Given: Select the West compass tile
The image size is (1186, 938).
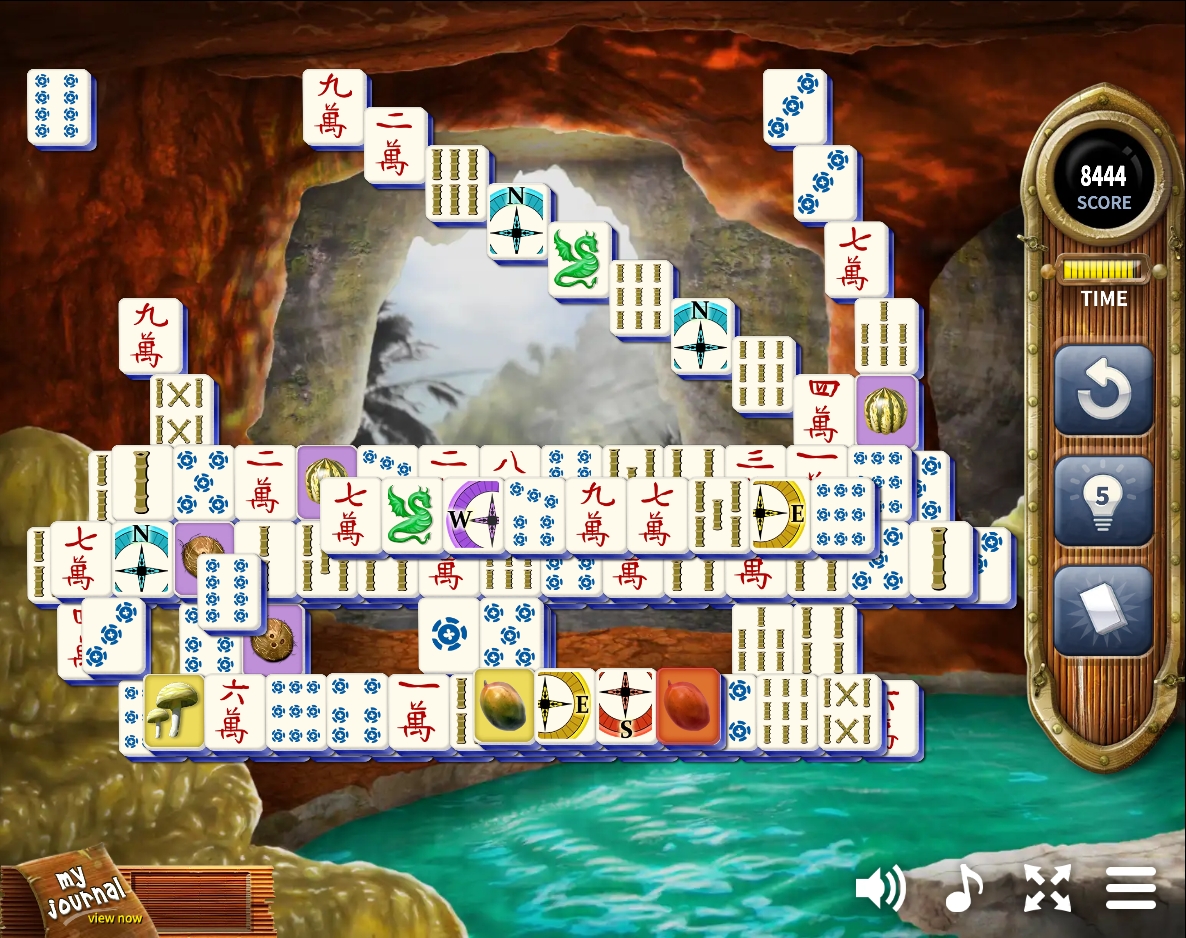Looking at the screenshot, I should coord(474,516).
